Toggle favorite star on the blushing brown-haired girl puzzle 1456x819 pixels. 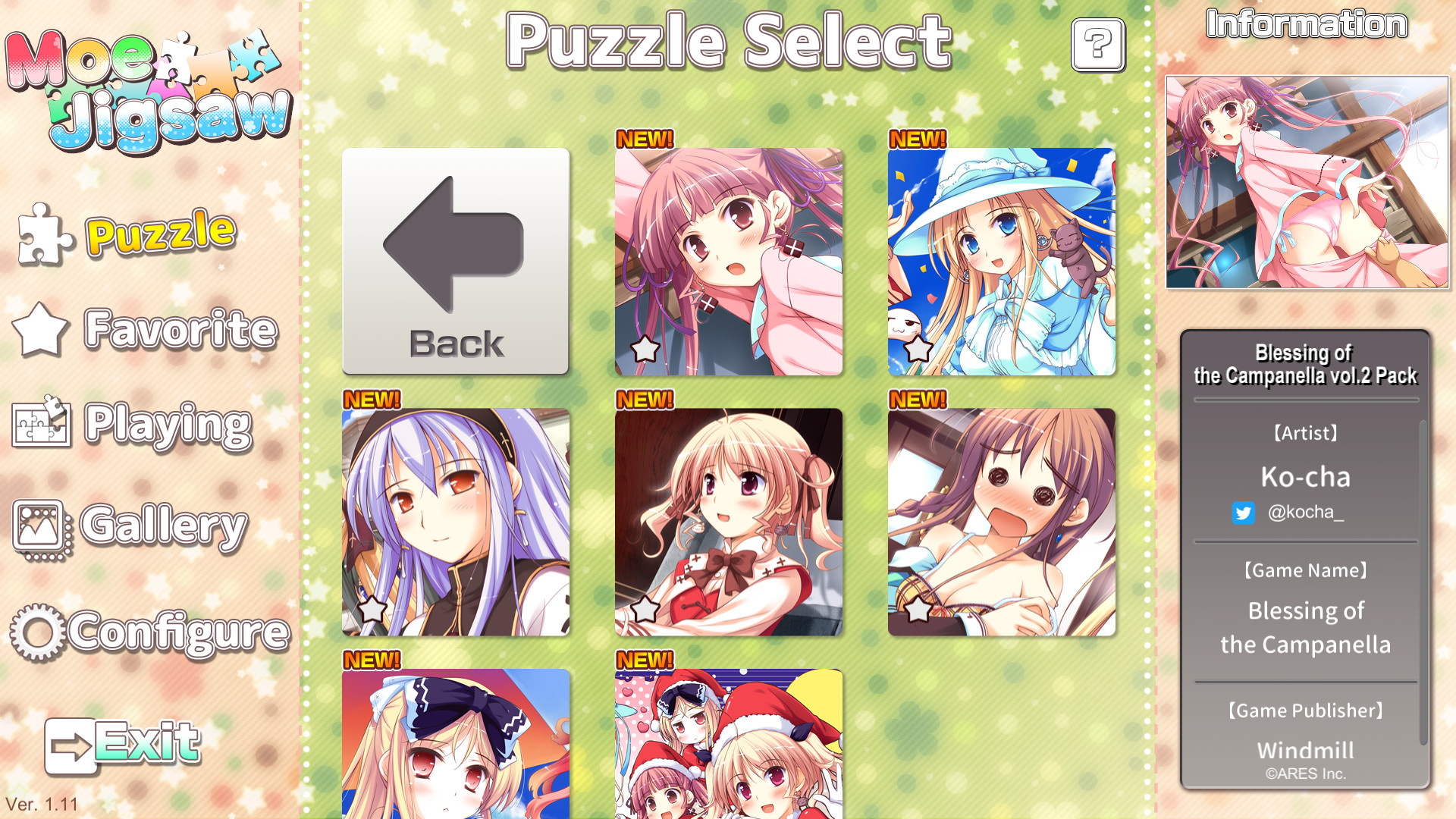919,608
